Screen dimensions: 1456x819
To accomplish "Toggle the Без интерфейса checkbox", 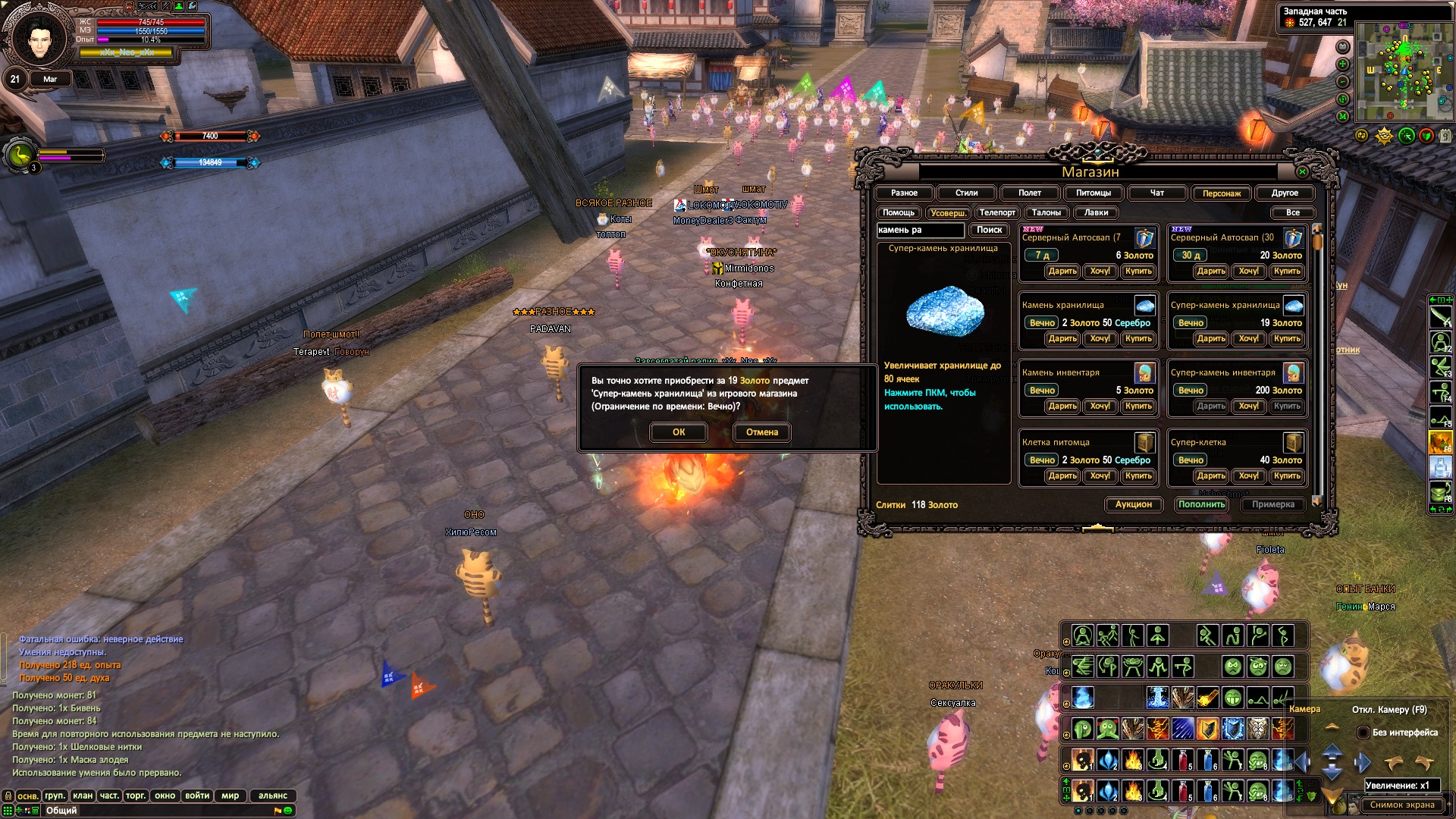I will (x=1363, y=733).
